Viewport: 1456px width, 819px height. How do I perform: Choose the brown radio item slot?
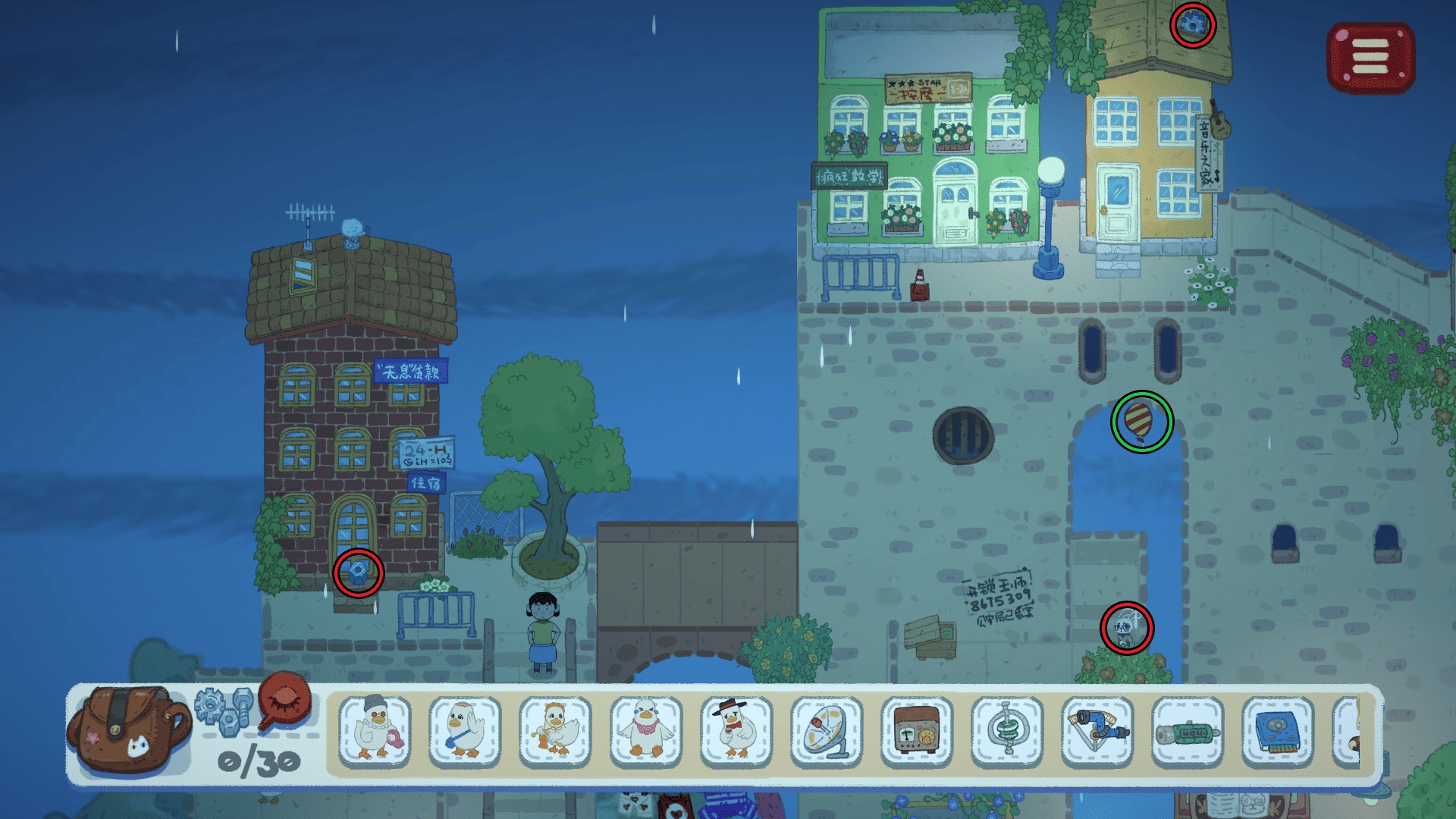[917, 730]
